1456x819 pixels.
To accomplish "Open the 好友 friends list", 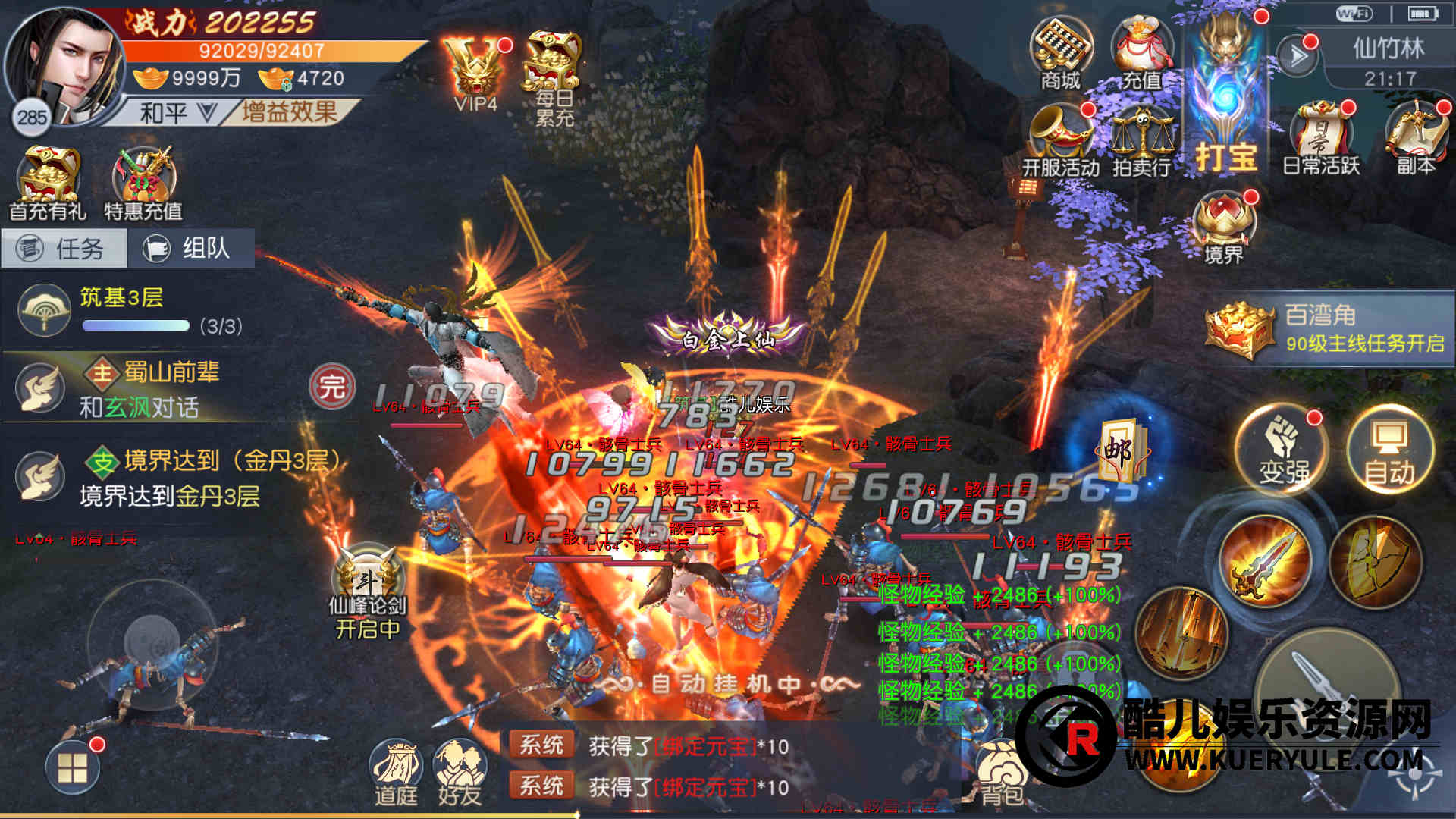I will 460,772.
